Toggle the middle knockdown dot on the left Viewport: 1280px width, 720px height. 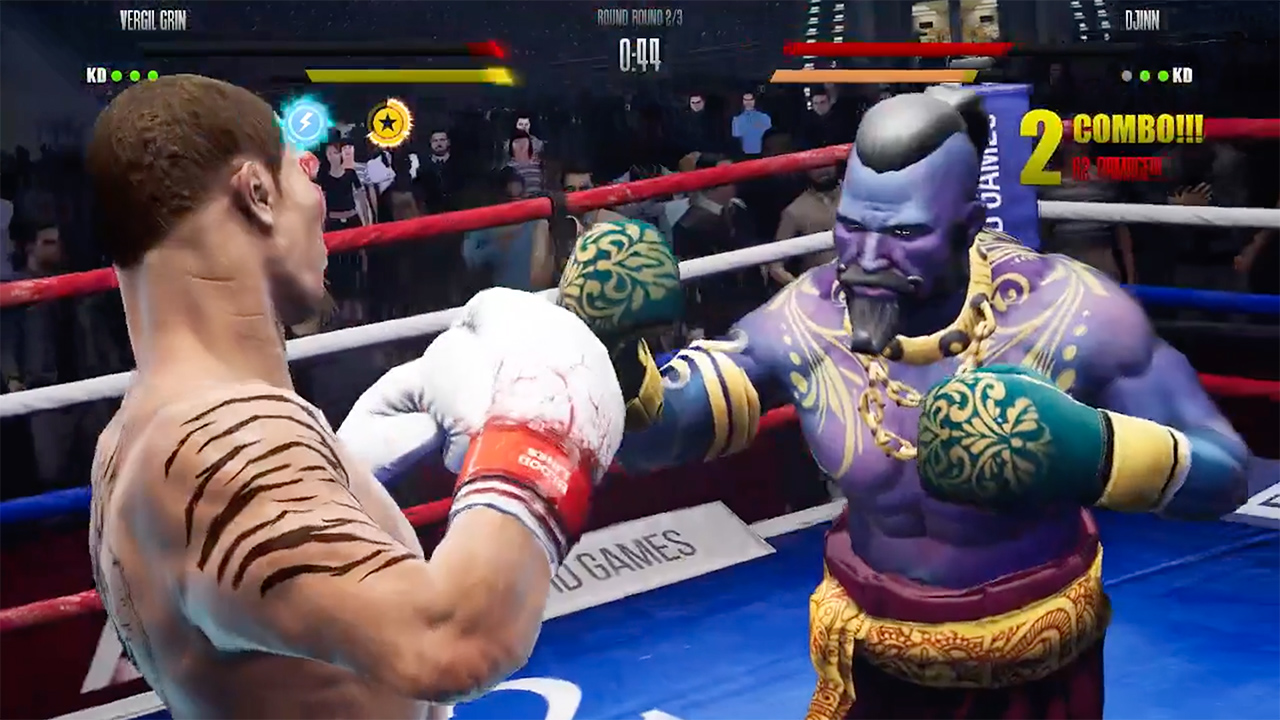click(133, 75)
